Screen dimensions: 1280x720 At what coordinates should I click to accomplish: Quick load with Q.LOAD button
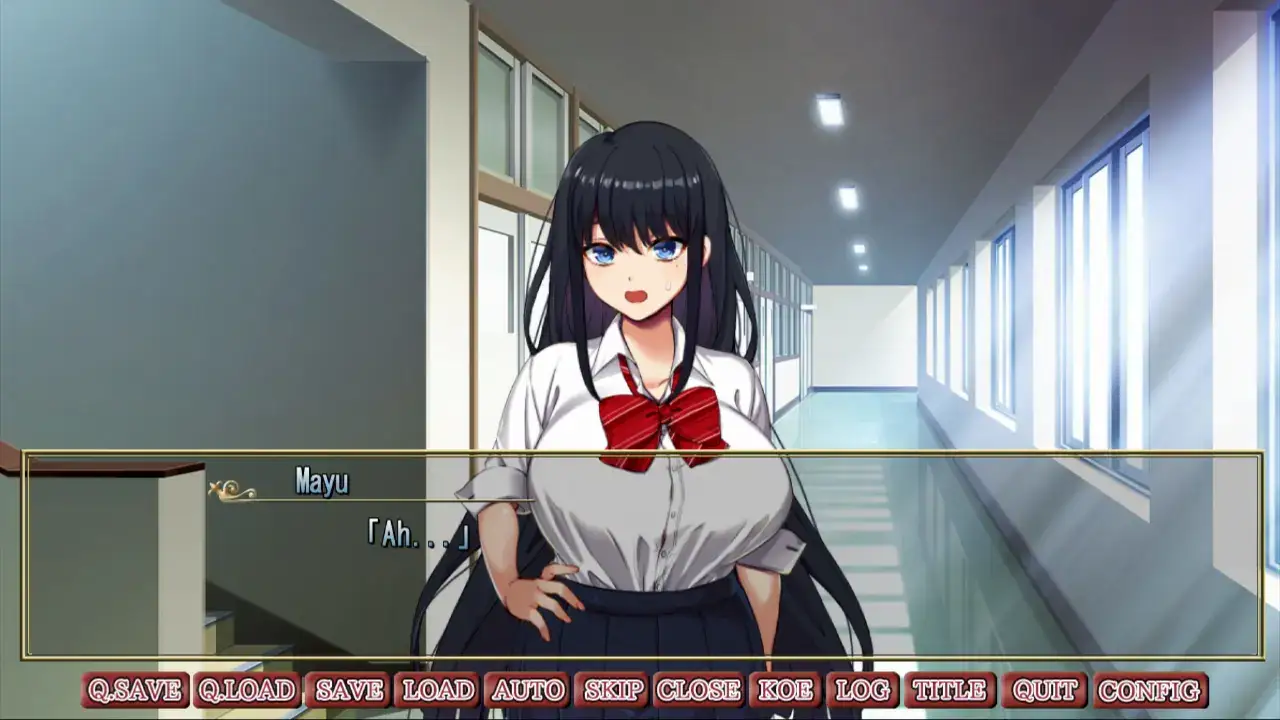coord(246,690)
